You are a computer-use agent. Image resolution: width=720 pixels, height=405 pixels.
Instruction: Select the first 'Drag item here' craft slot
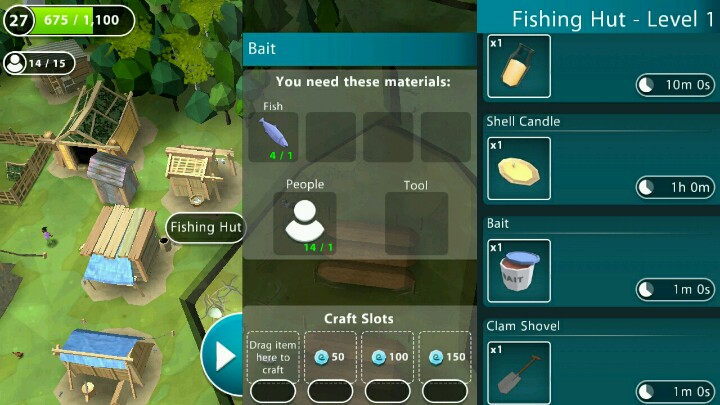tap(271, 357)
